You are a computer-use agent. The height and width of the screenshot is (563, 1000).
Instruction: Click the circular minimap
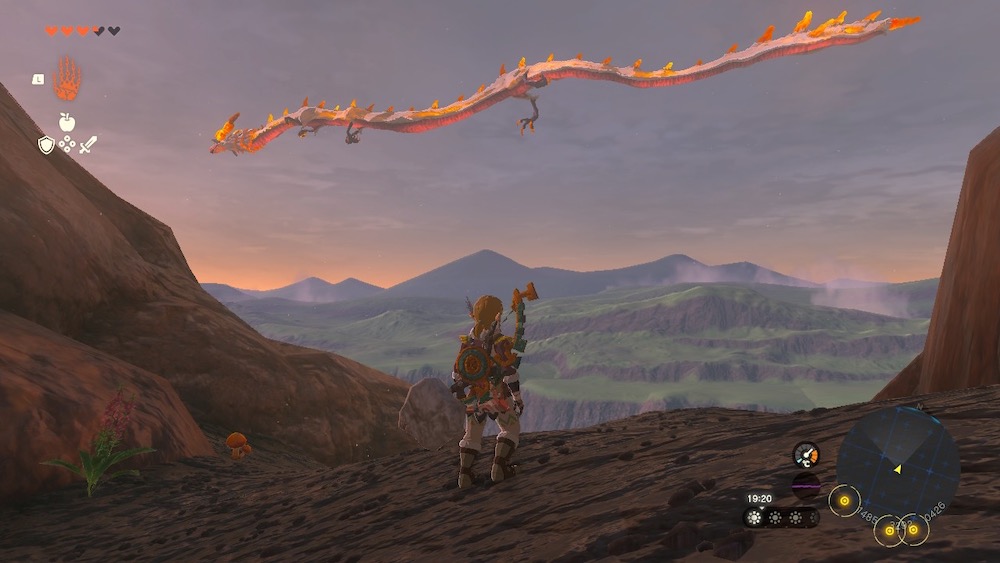pos(897,467)
